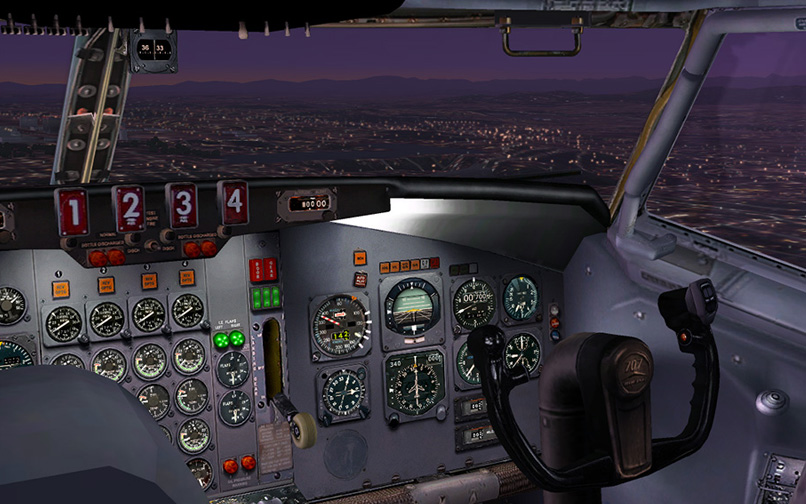Activate the engine 4 fire handle
806x504 pixels.
tap(234, 201)
